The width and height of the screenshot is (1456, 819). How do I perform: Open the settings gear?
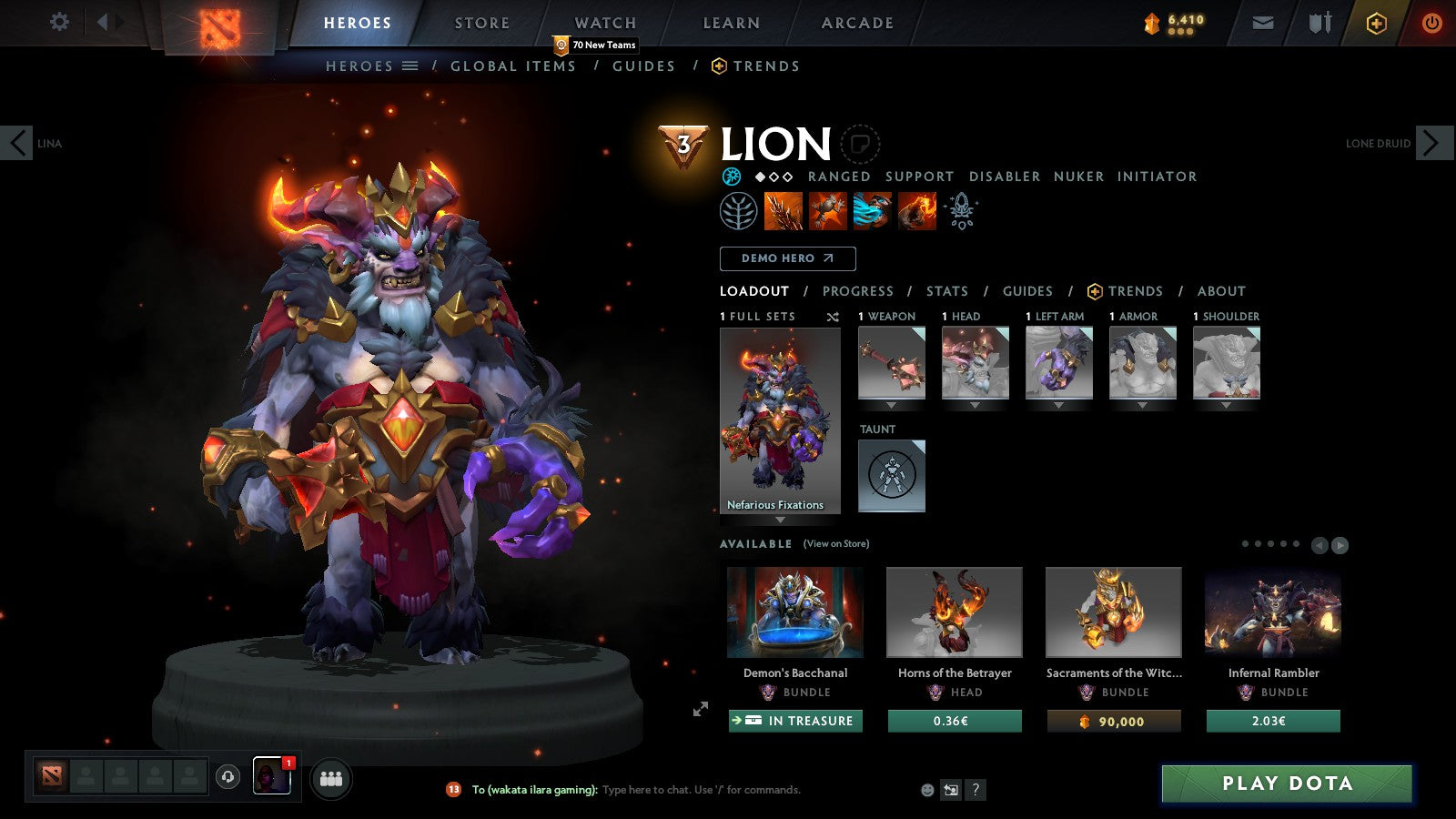click(59, 22)
